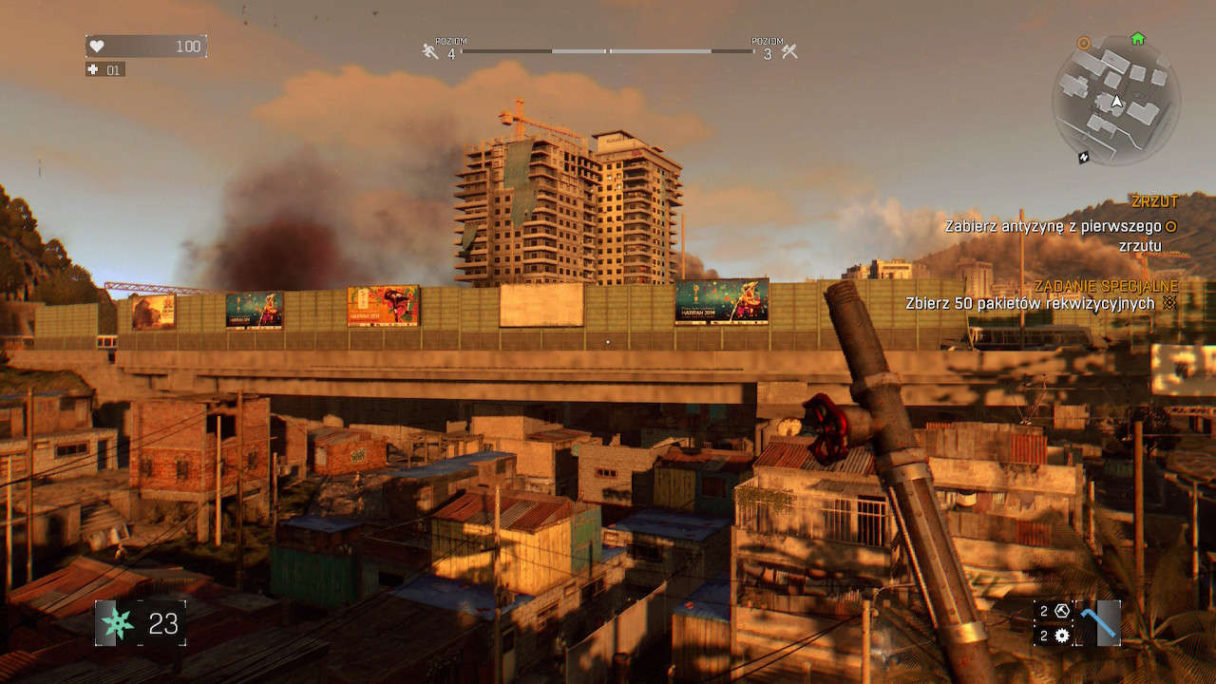Click the circular minimap
The height and width of the screenshot is (684, 1216).
pos(1115,100)
